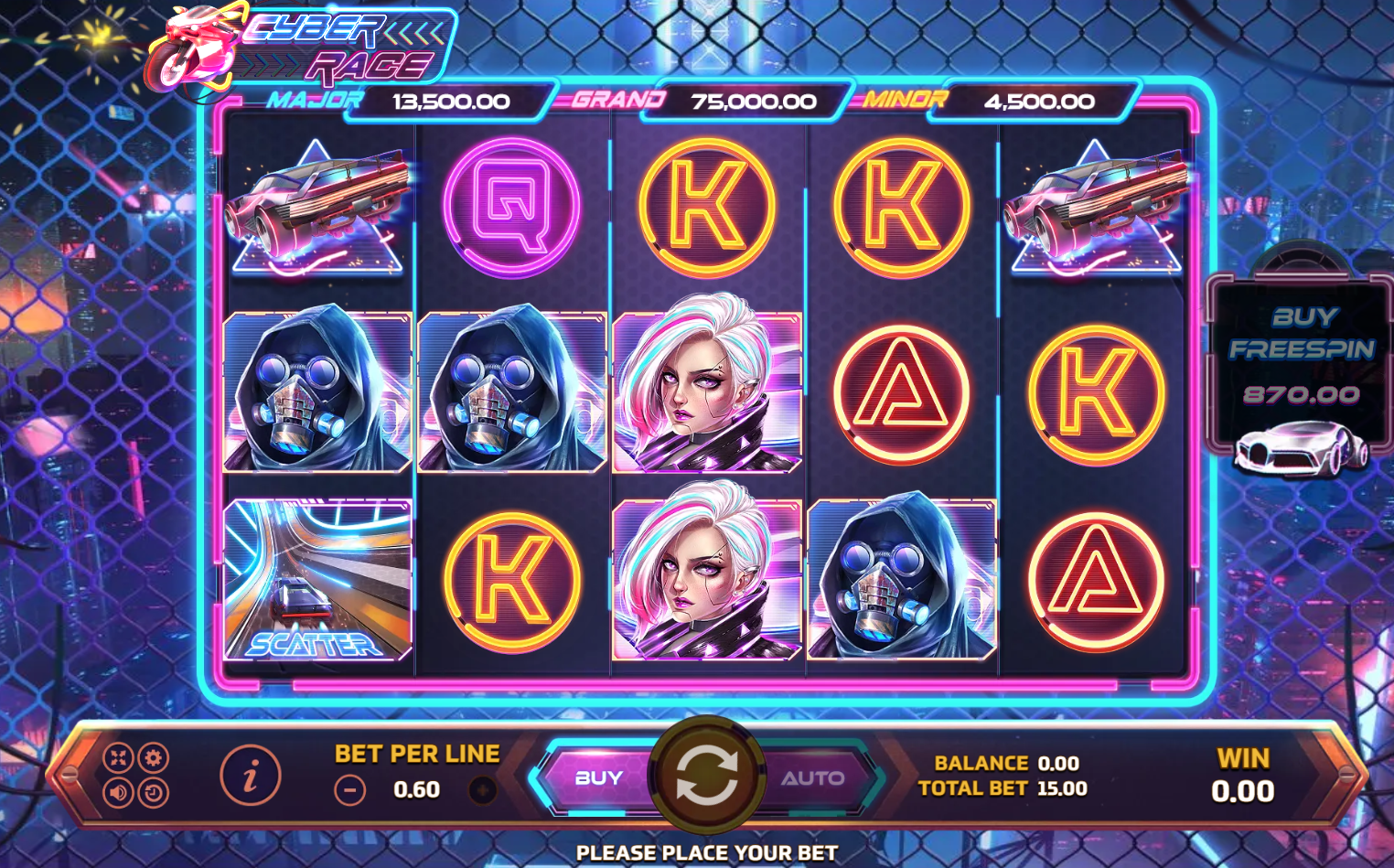Open the spin history clock icon
The height and width of the screenshot is (868, 1394).
153,792
